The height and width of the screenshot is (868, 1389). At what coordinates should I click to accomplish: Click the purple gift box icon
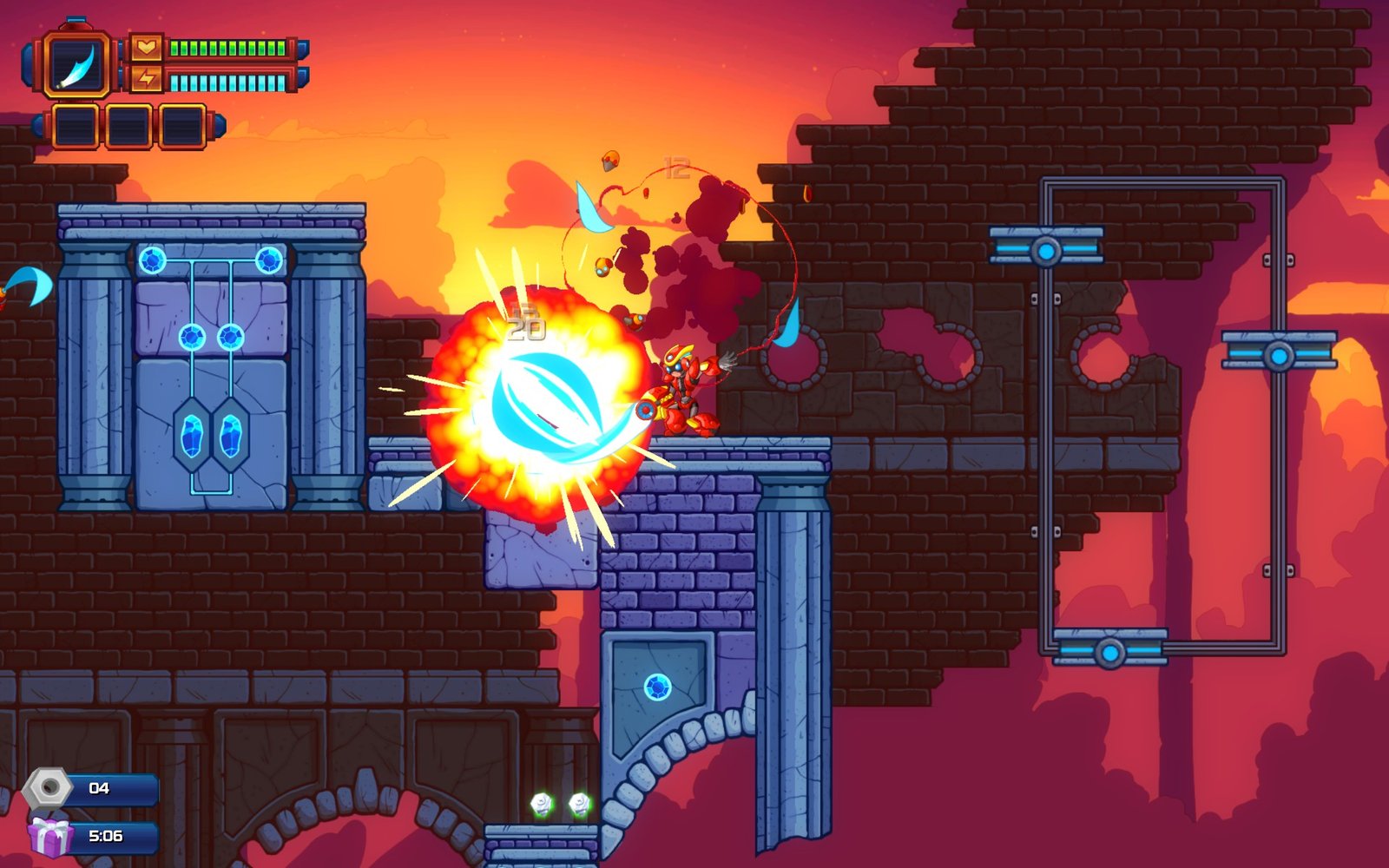click(x=49, y=836)
